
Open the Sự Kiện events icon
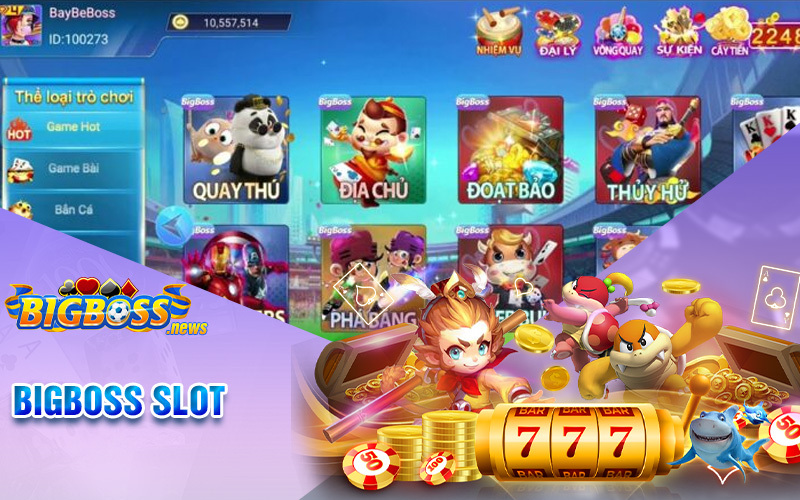pyautogui.click(x=677, y=31)
